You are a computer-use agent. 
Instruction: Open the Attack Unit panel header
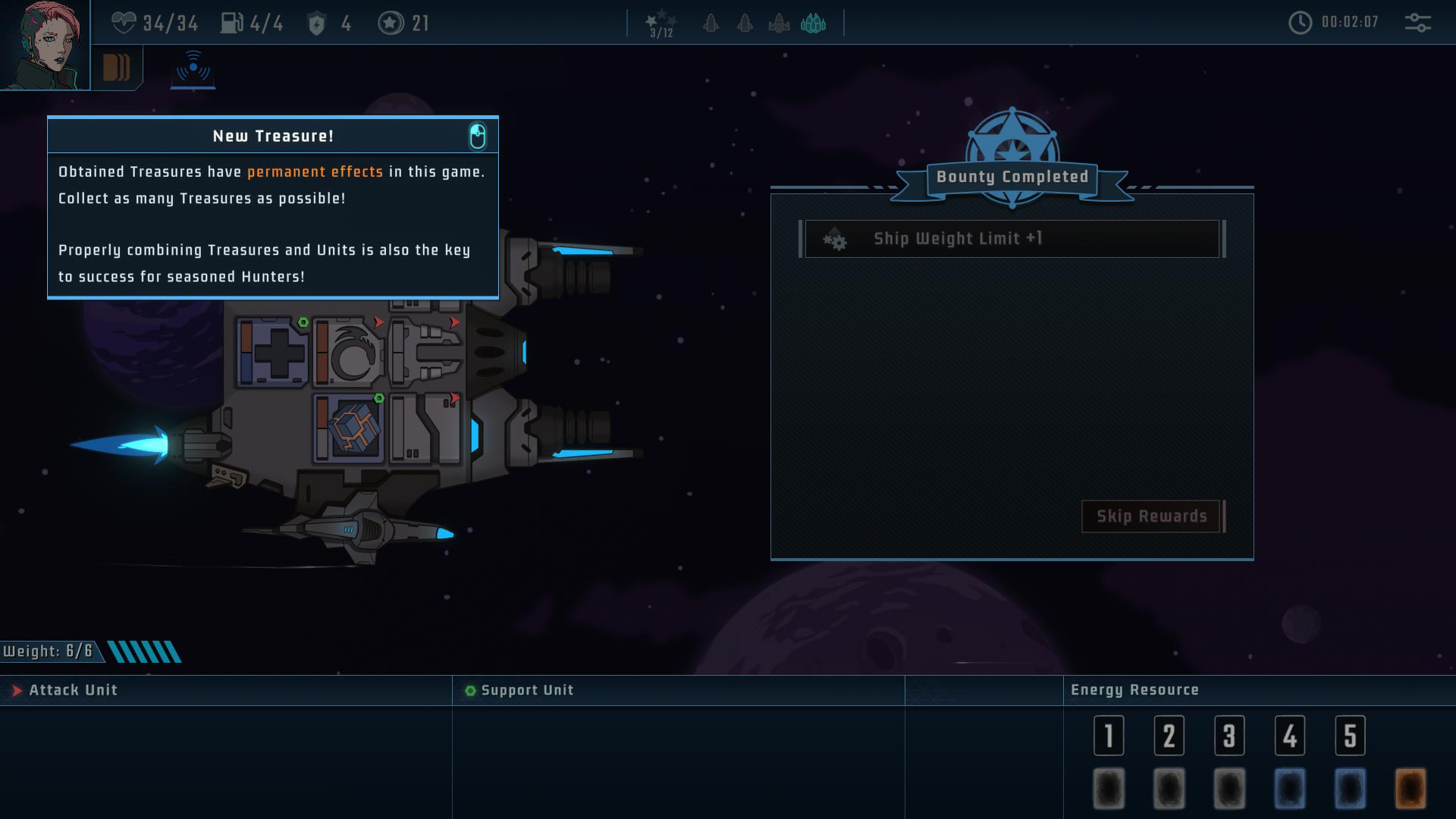pos(73,690)
